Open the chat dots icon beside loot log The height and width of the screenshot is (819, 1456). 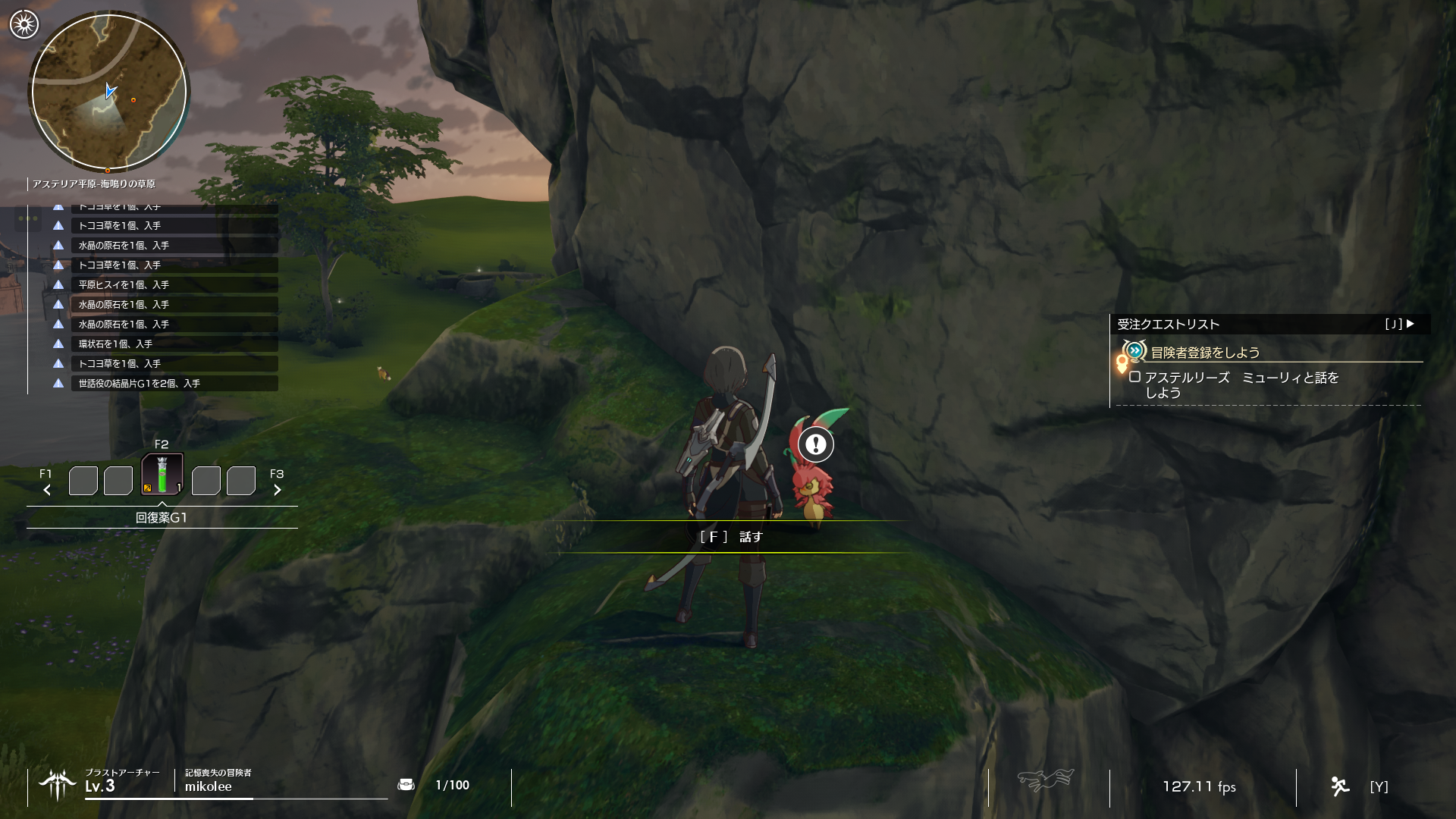pyautogui.click(x=28, y=219)
